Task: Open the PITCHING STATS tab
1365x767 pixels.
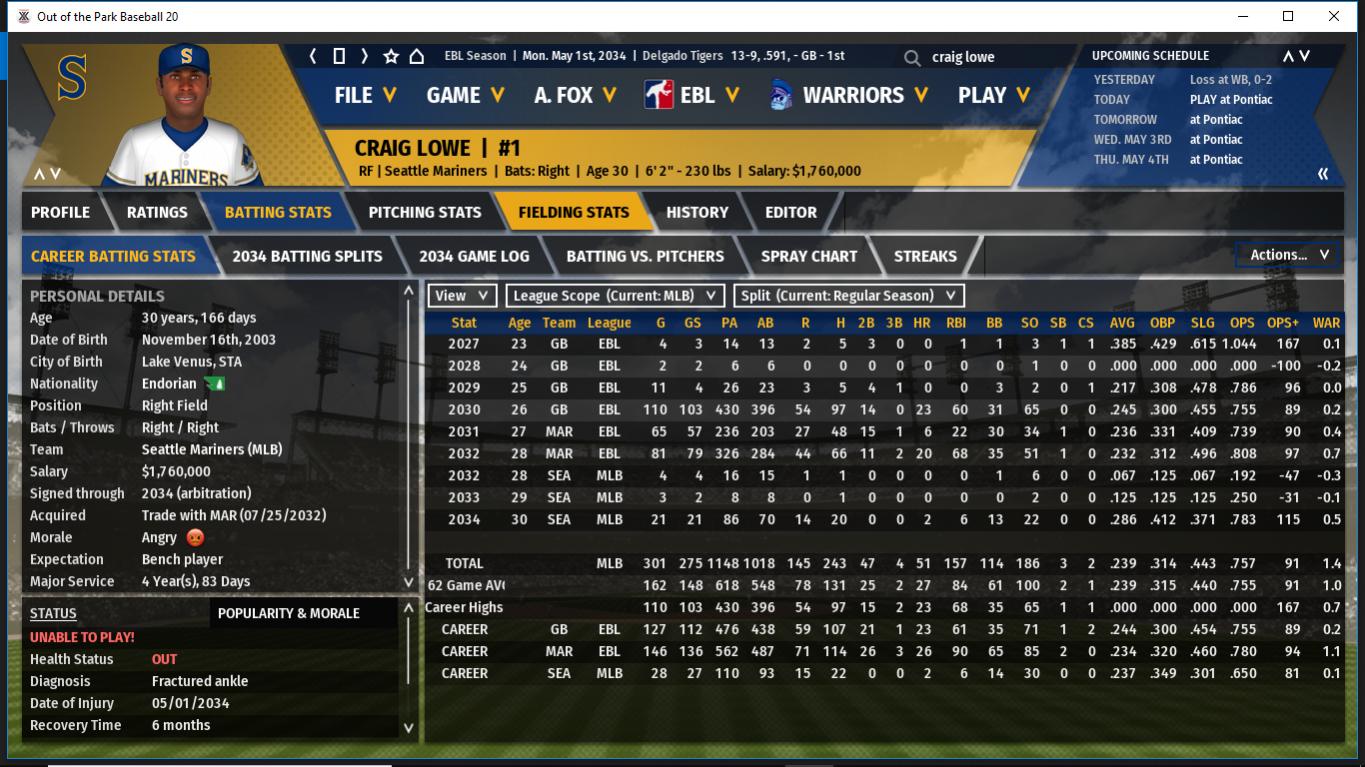Action: point(425,212)
